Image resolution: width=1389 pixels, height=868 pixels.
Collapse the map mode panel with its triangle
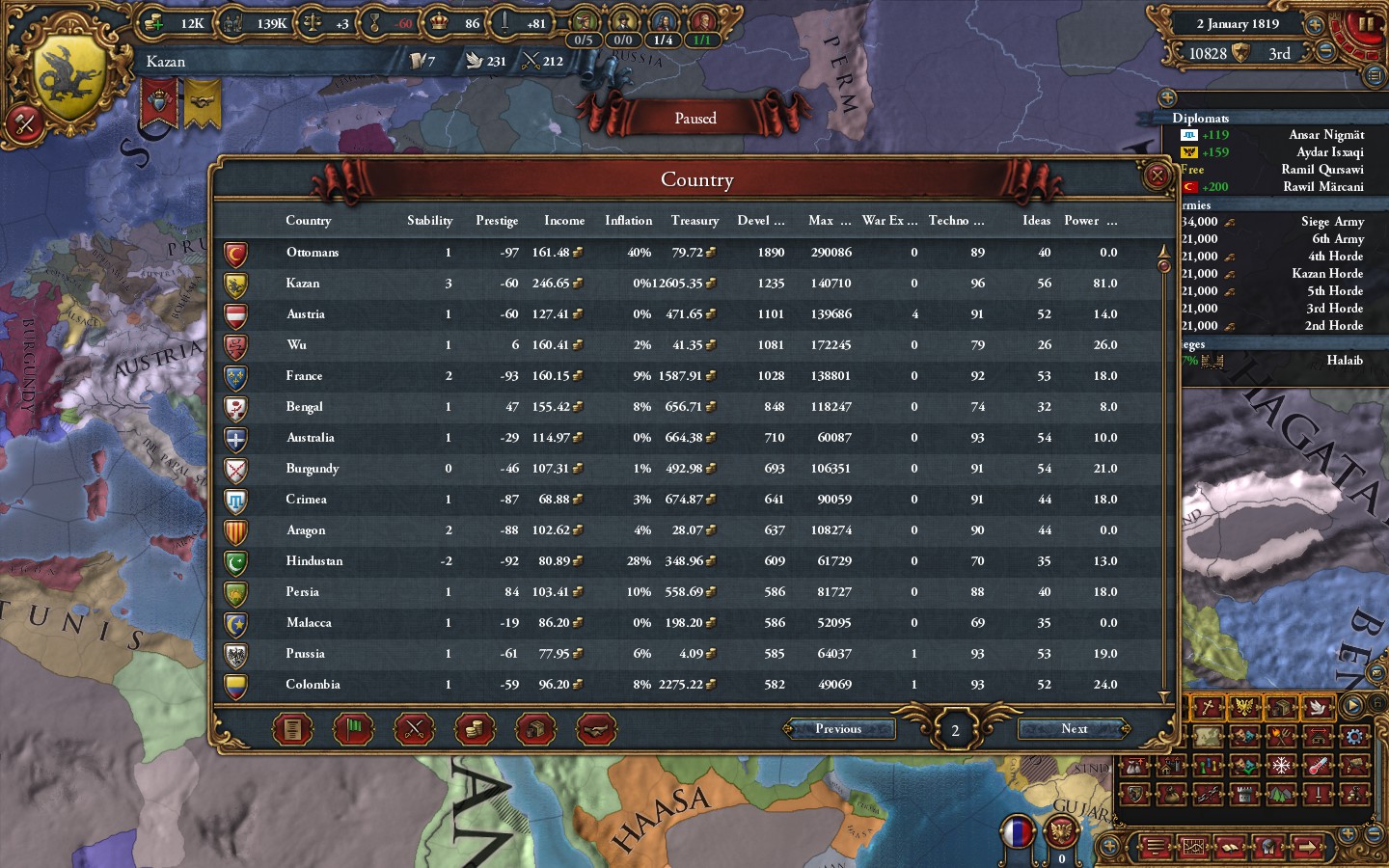(1163, 693)
